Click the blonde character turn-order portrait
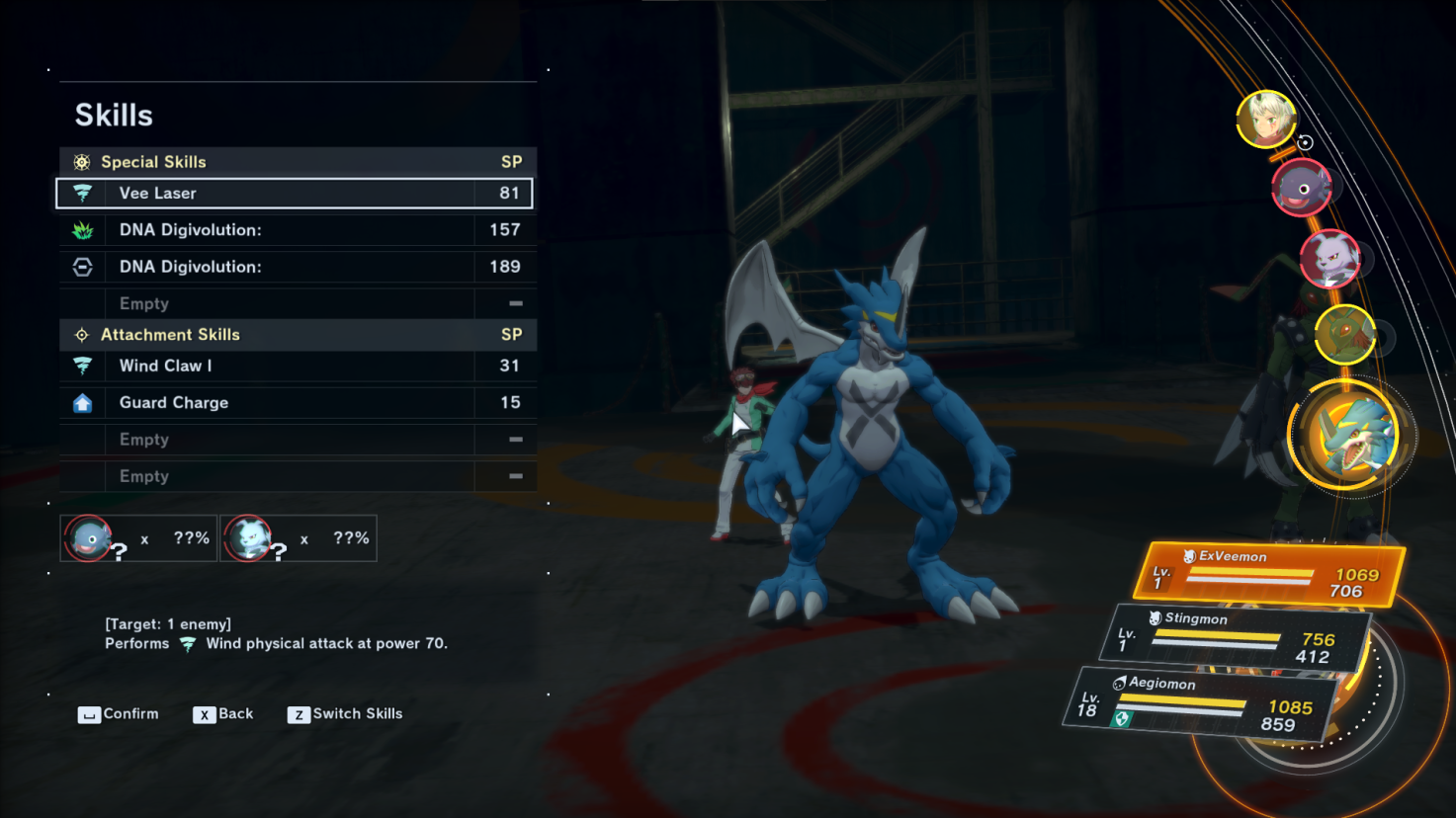This screenshot has height=818, width=1456. (x=1266, y=120)
